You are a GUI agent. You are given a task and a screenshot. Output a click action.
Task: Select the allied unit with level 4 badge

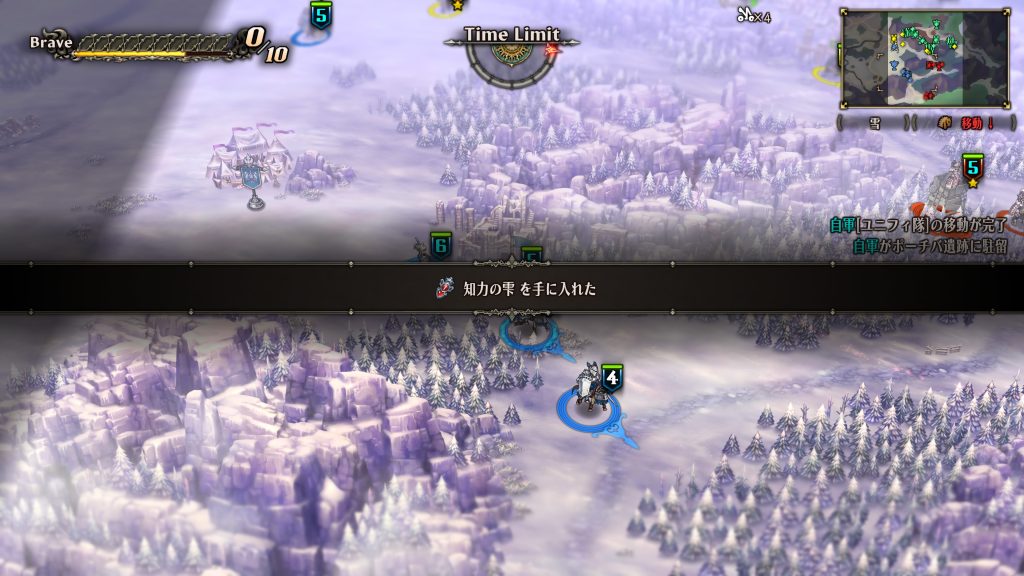589,396
